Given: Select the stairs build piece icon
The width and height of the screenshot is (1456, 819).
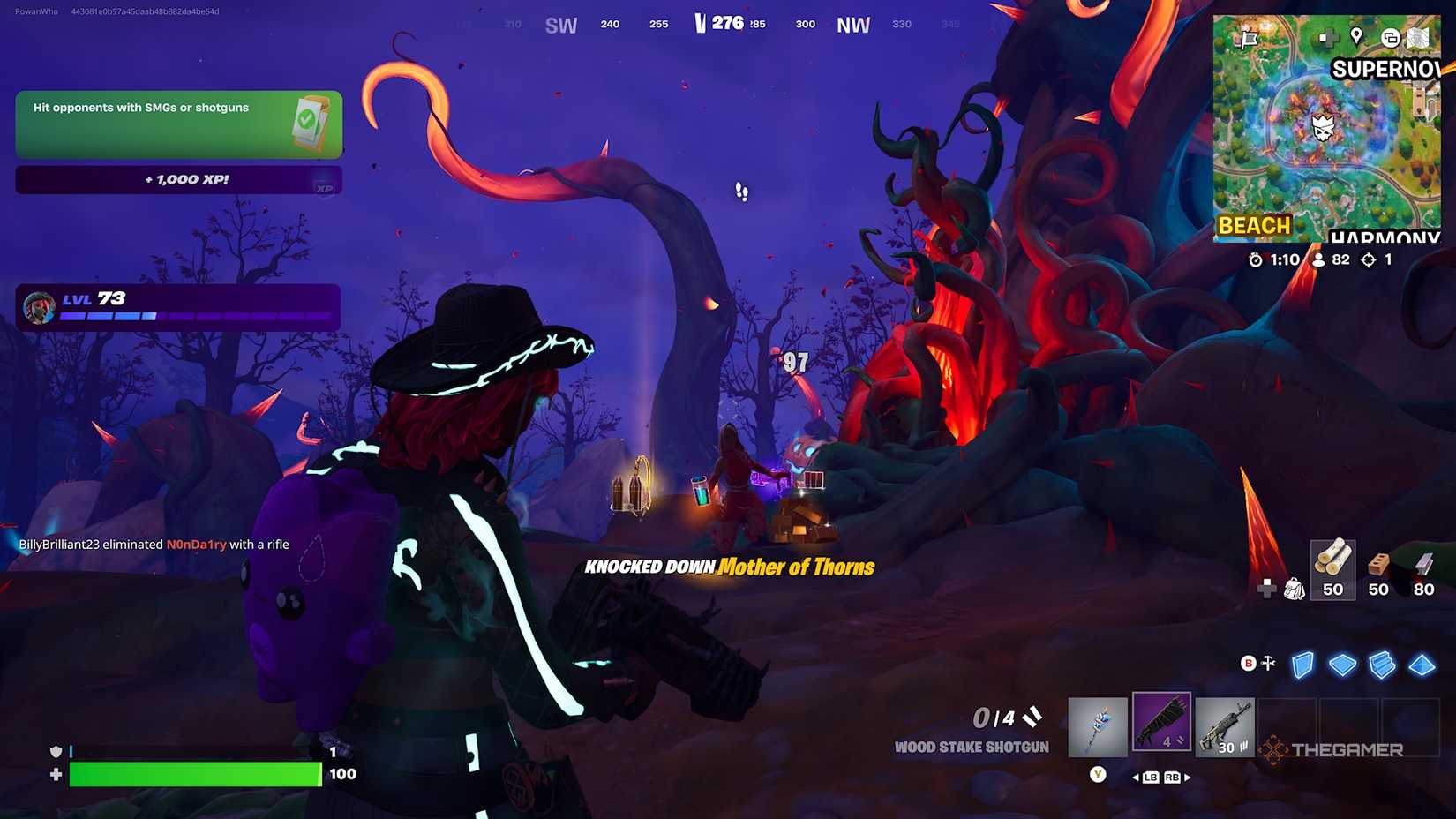Looking at the screenshot, I should 1381,665.
